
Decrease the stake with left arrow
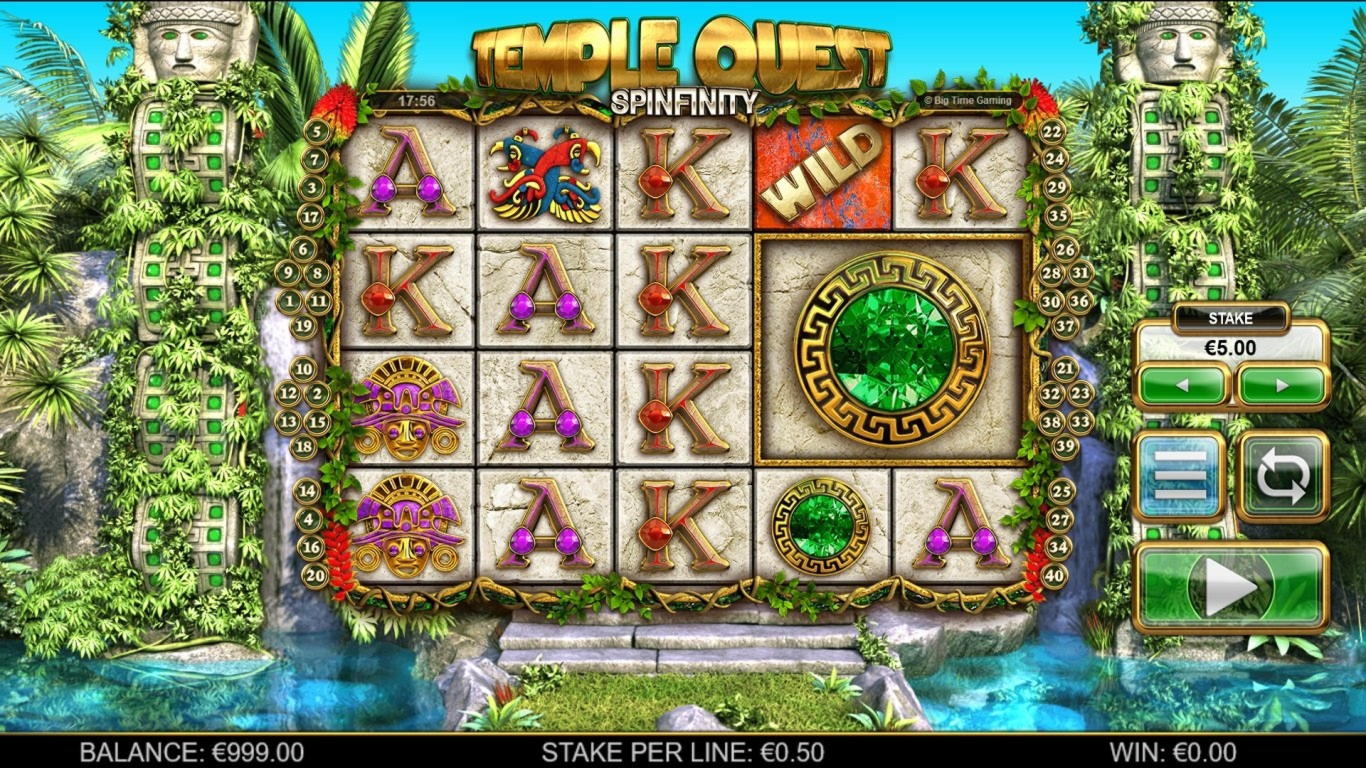pyautogui.click(x=1183, y=385)
